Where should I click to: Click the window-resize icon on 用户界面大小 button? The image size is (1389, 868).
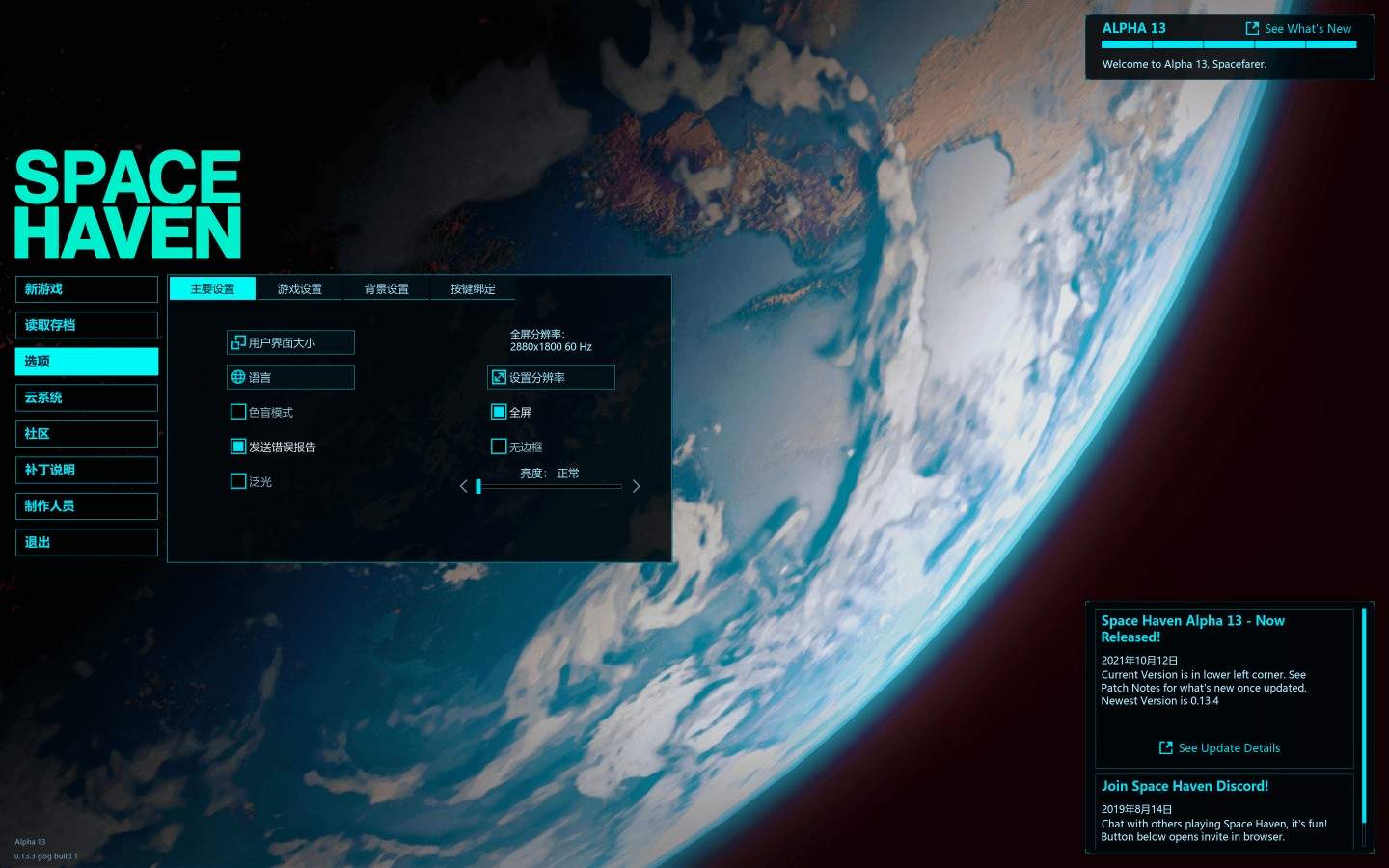(x=238, y=341)
